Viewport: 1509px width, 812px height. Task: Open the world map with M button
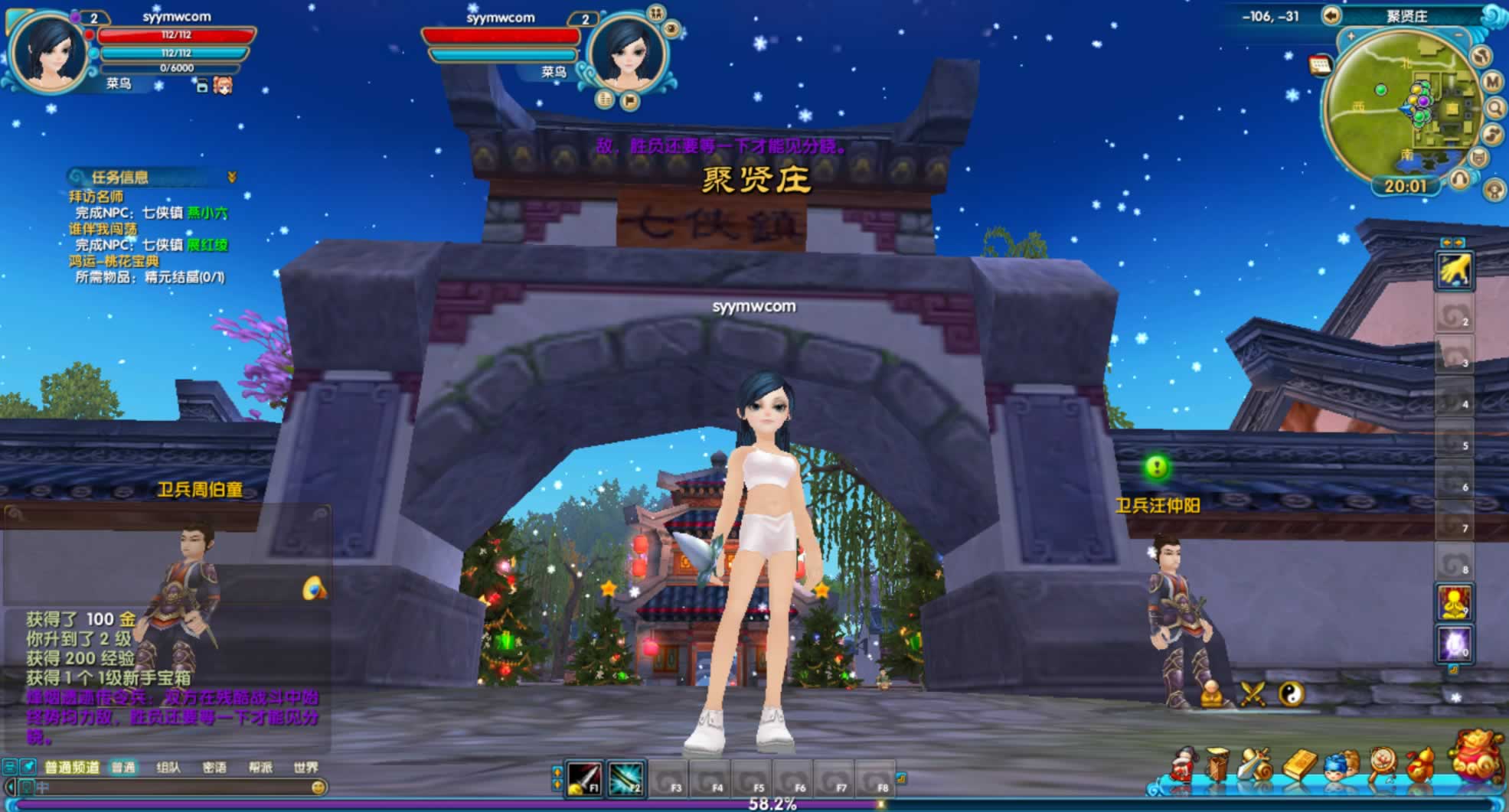click(1491, 81)
